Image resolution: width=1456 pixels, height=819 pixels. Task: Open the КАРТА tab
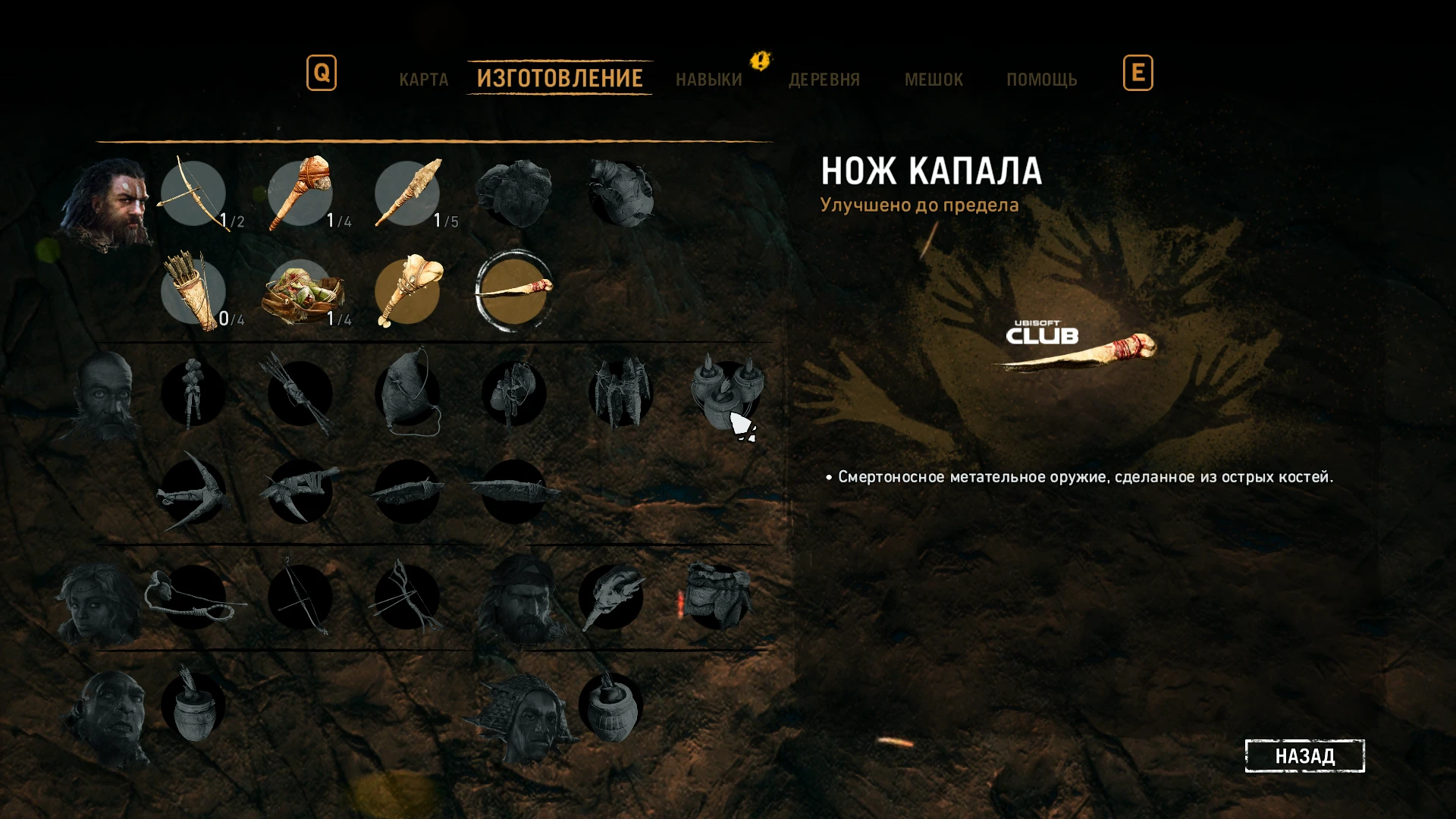pyautogui.click(x=423, y=79)
